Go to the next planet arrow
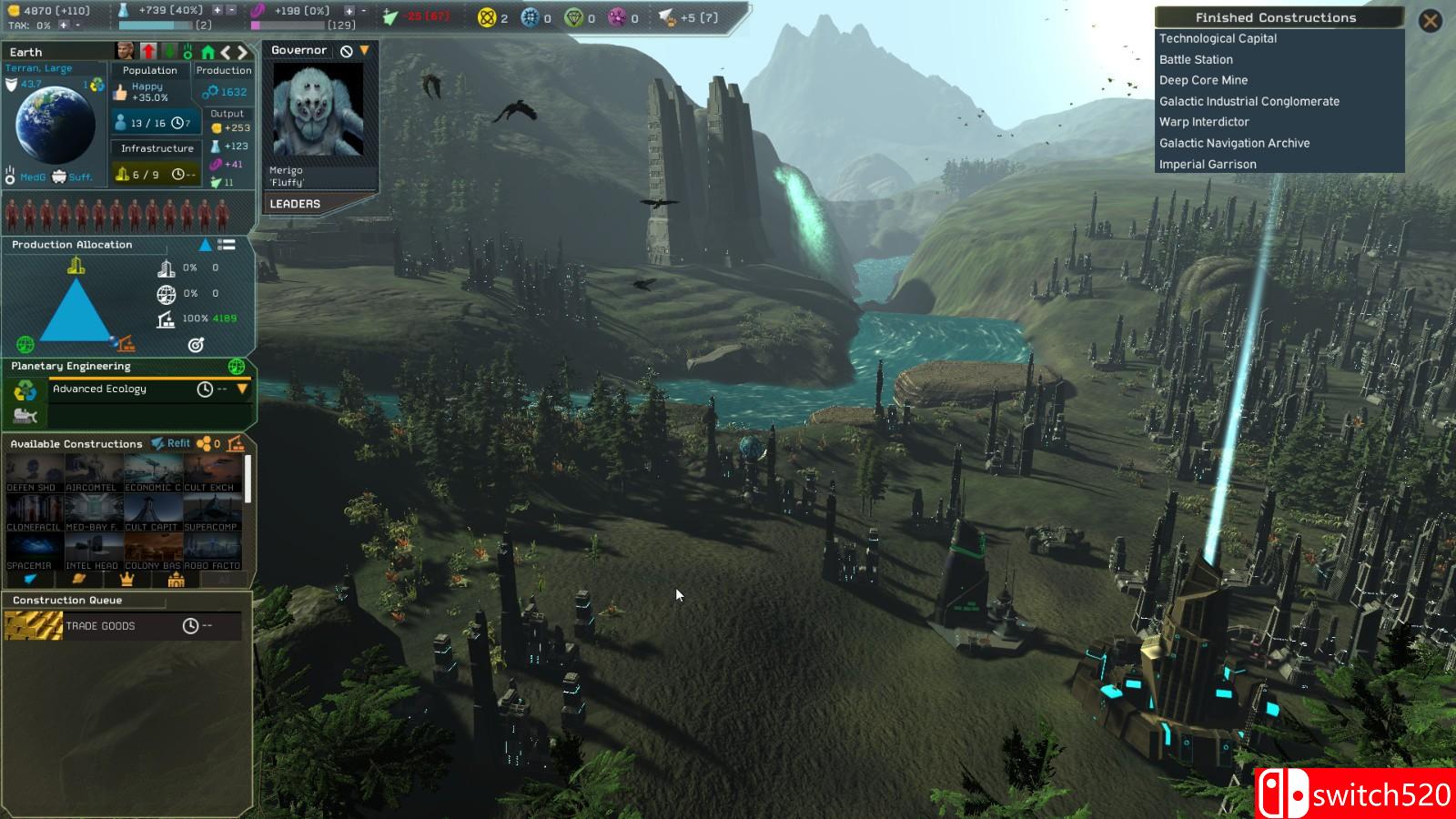The image size is (1456, 819). coord(243,53)
